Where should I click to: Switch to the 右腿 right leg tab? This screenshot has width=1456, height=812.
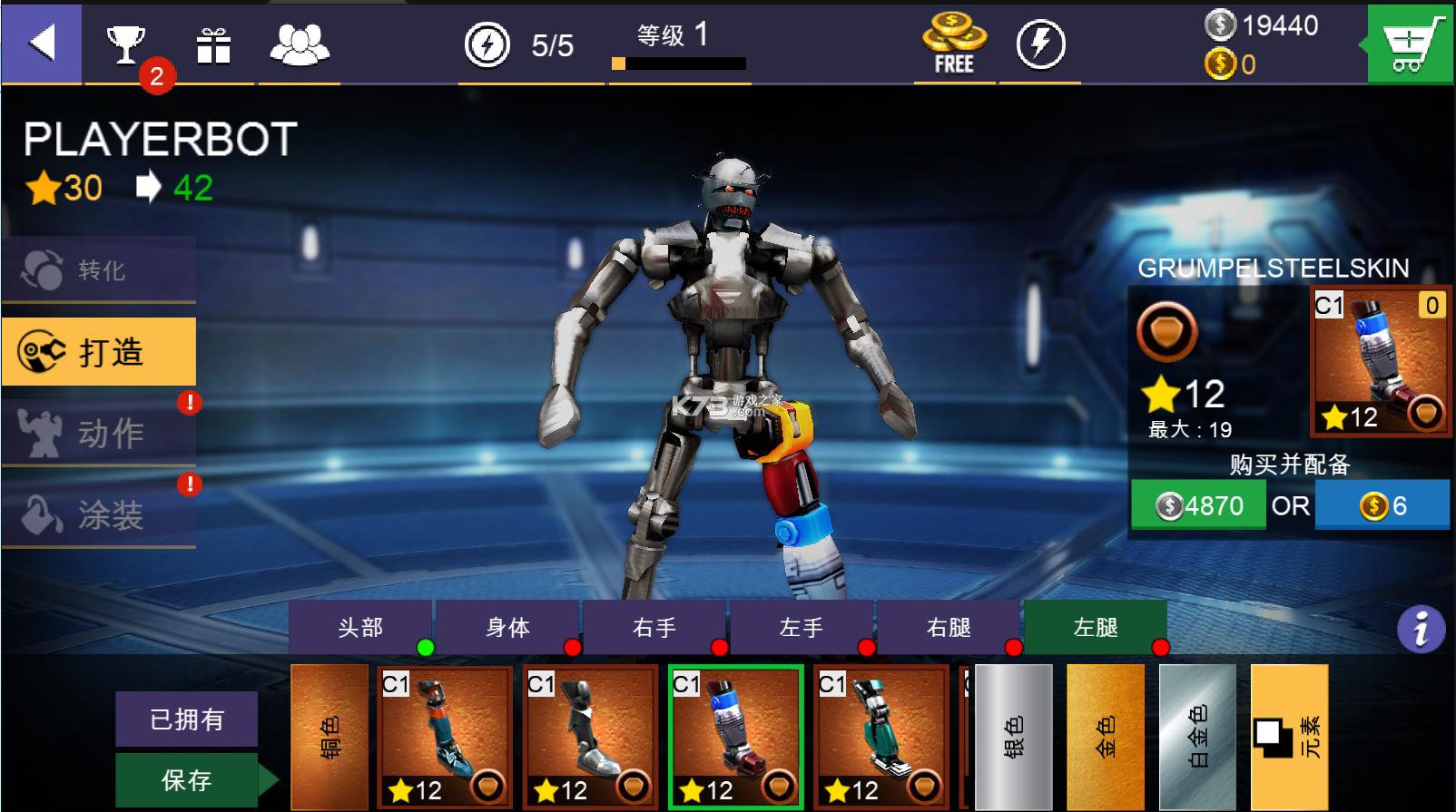pos(949,627)
